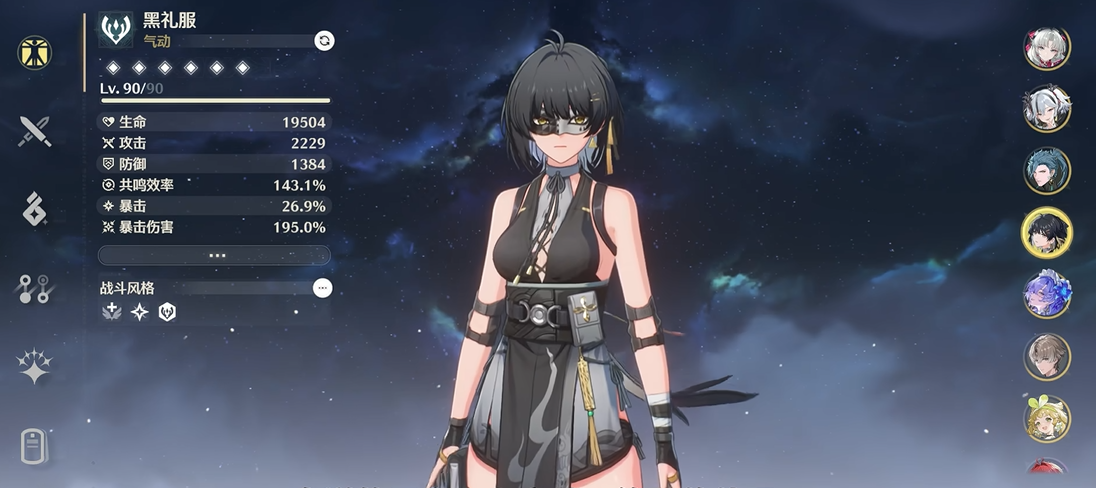View the first combat style icon with plus
Screen dimensions: 1096x488
(112, 312)
